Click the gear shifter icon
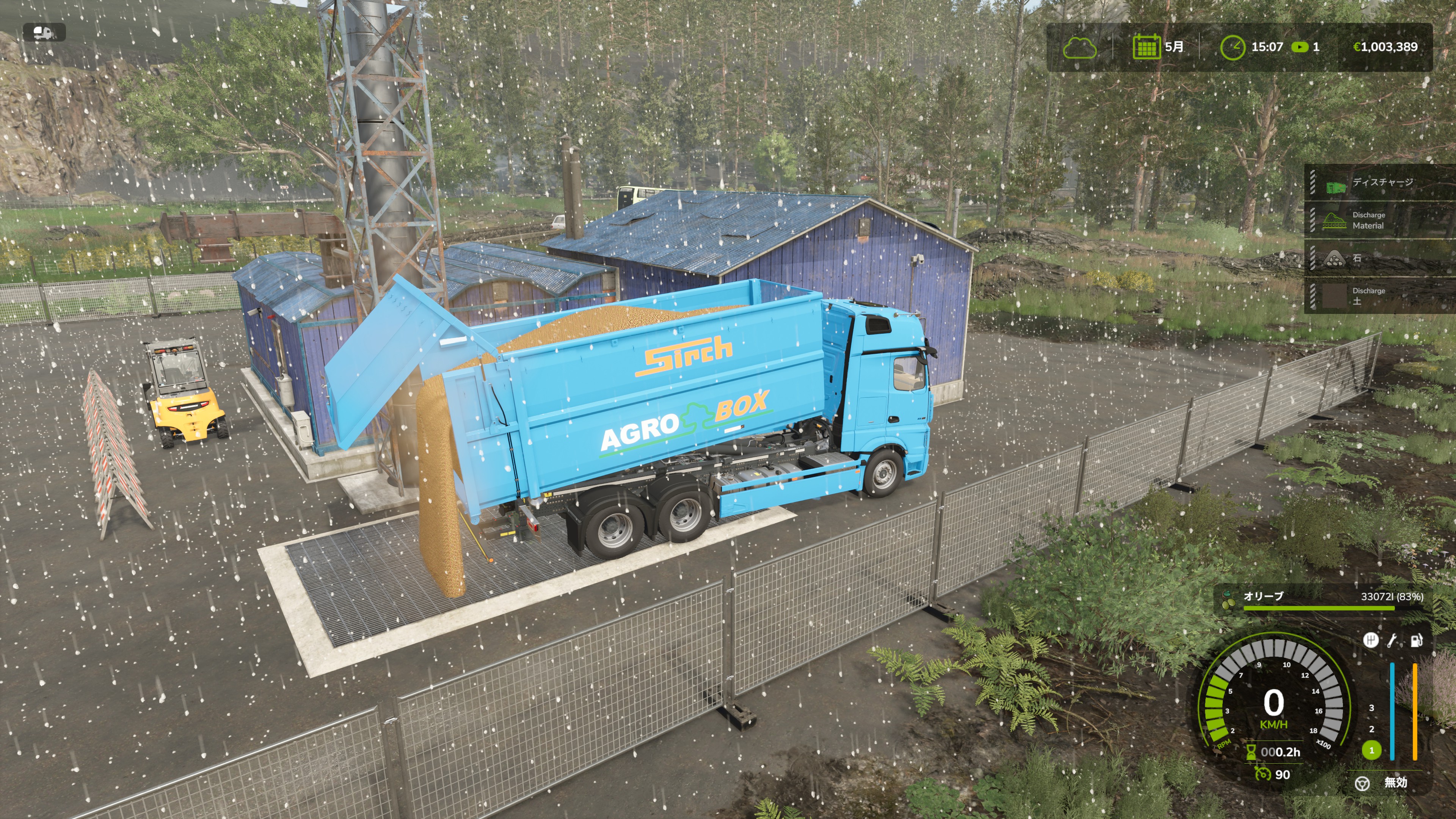This screenshot has width=1456, height=819. [x=1370, y=640]
